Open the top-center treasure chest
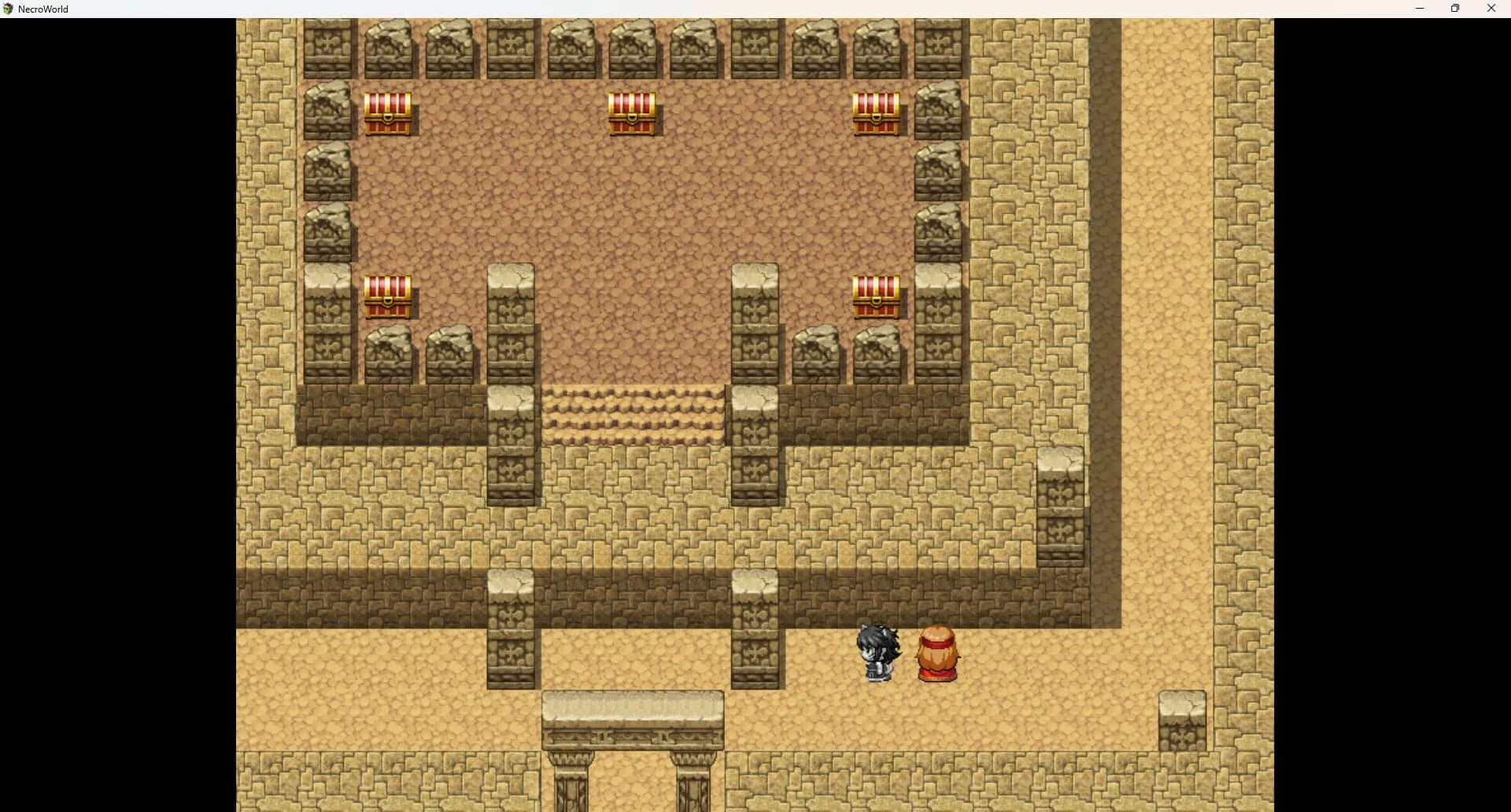The image size is (1511, 812). tap(633, 116)
